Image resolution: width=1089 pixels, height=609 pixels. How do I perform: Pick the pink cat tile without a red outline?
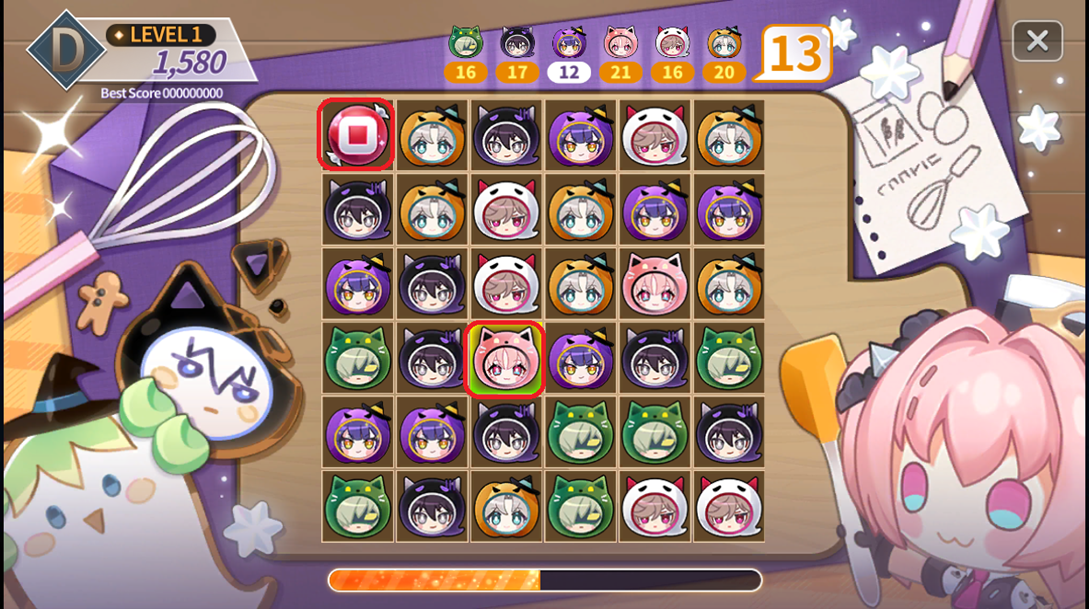(x=654, y=284)
